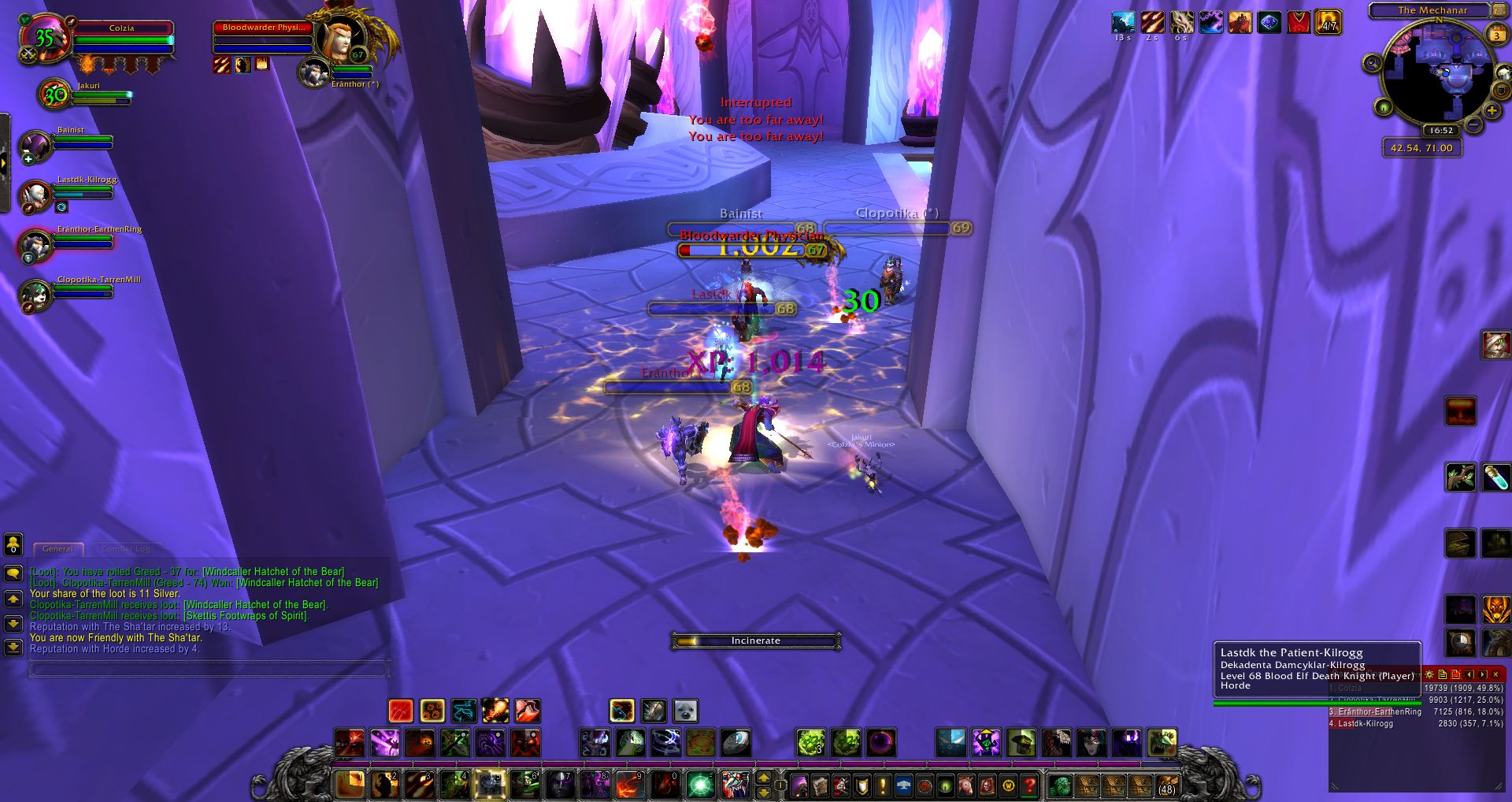Open the calendar button showing 3
Image resolution: width=1512 pixels, height=802 pixels.
1496,35
